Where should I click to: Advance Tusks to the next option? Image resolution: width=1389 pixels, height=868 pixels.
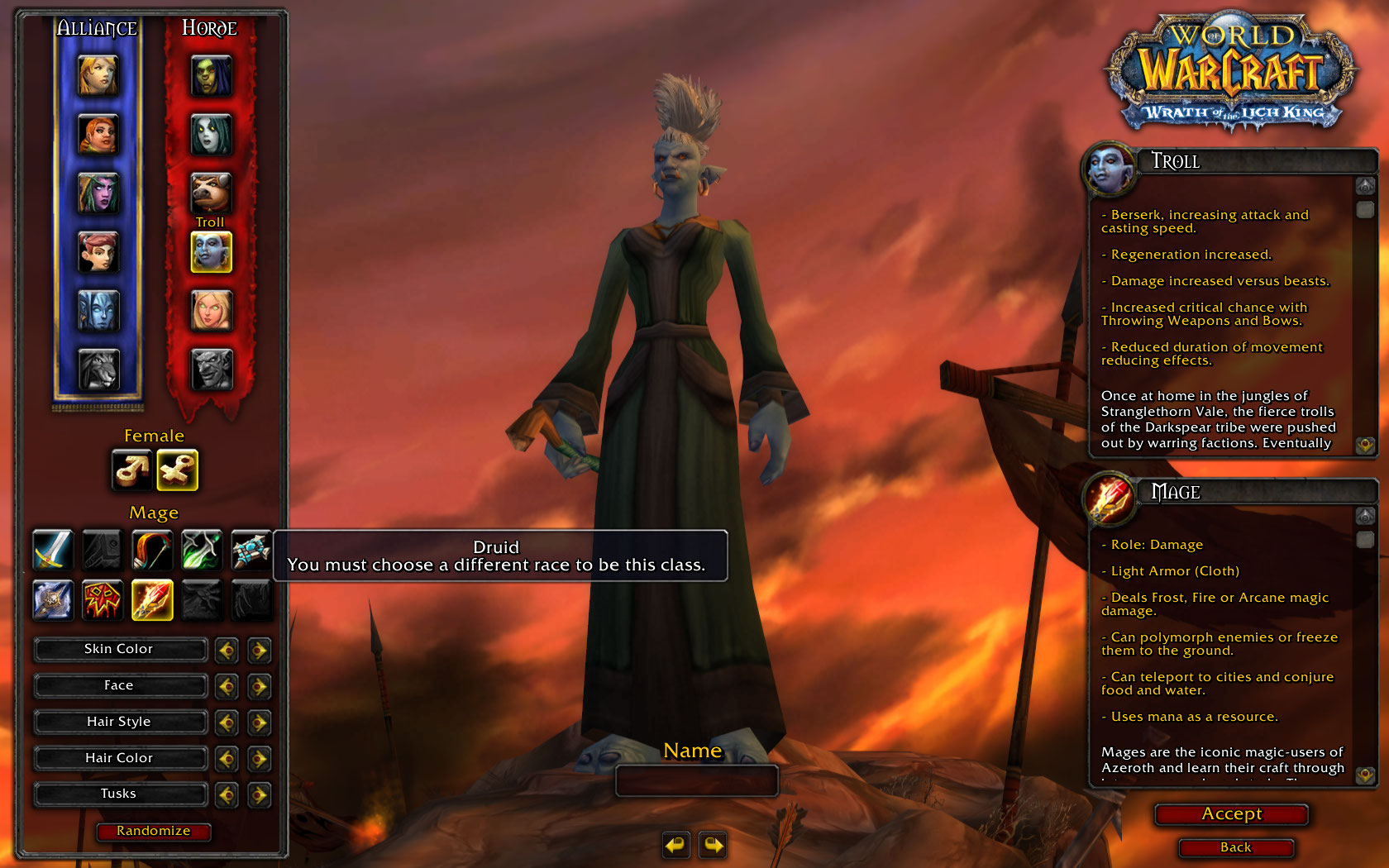259,795
